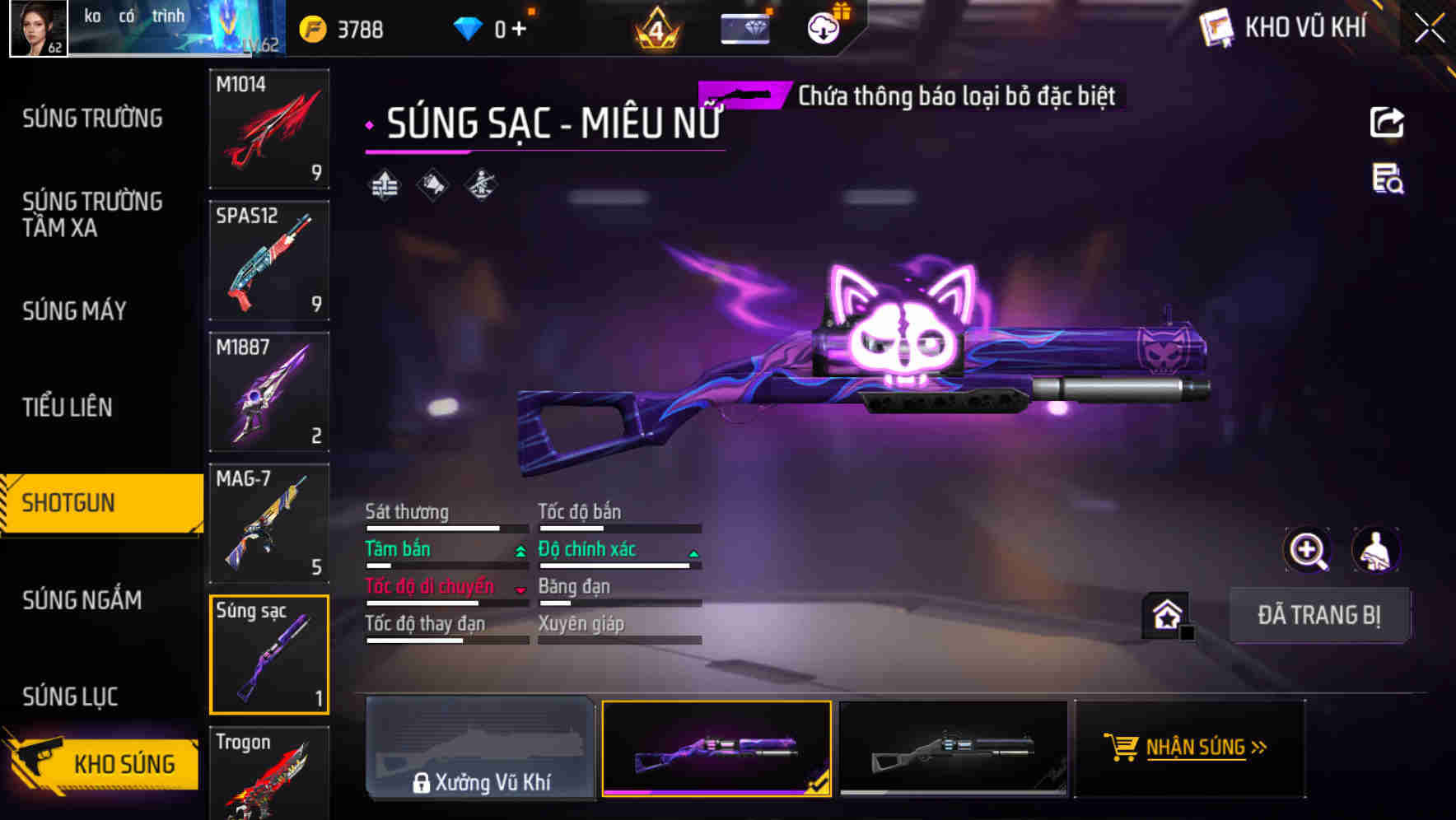Open the character preview icon beside the magnifier
The image size is (1456, 820).
pyautogui.click(x=1376, y=550)
